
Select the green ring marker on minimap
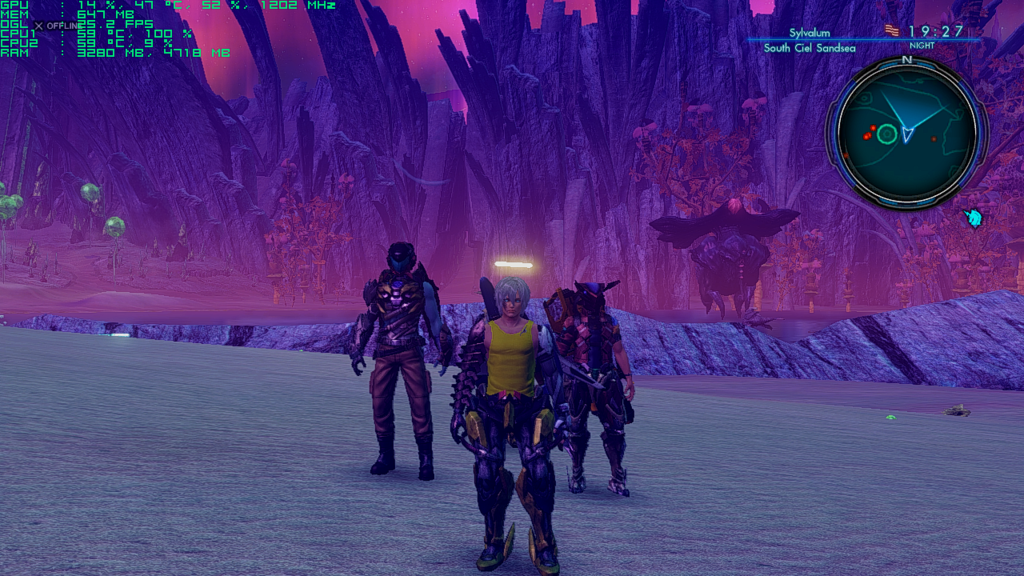coord(886,134)
